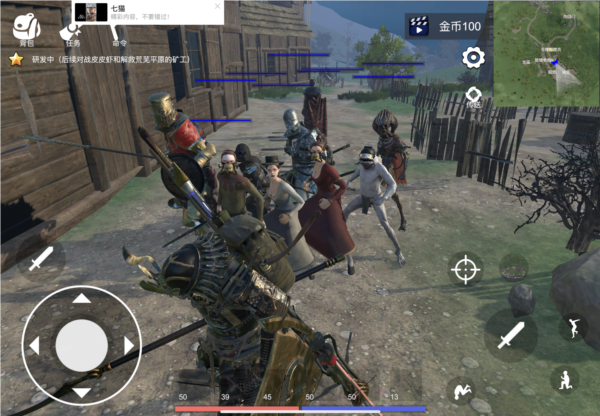This screenshot has height=416, width=600.
Task: Tap the joystick's right arrow
Action: [128, 345]
